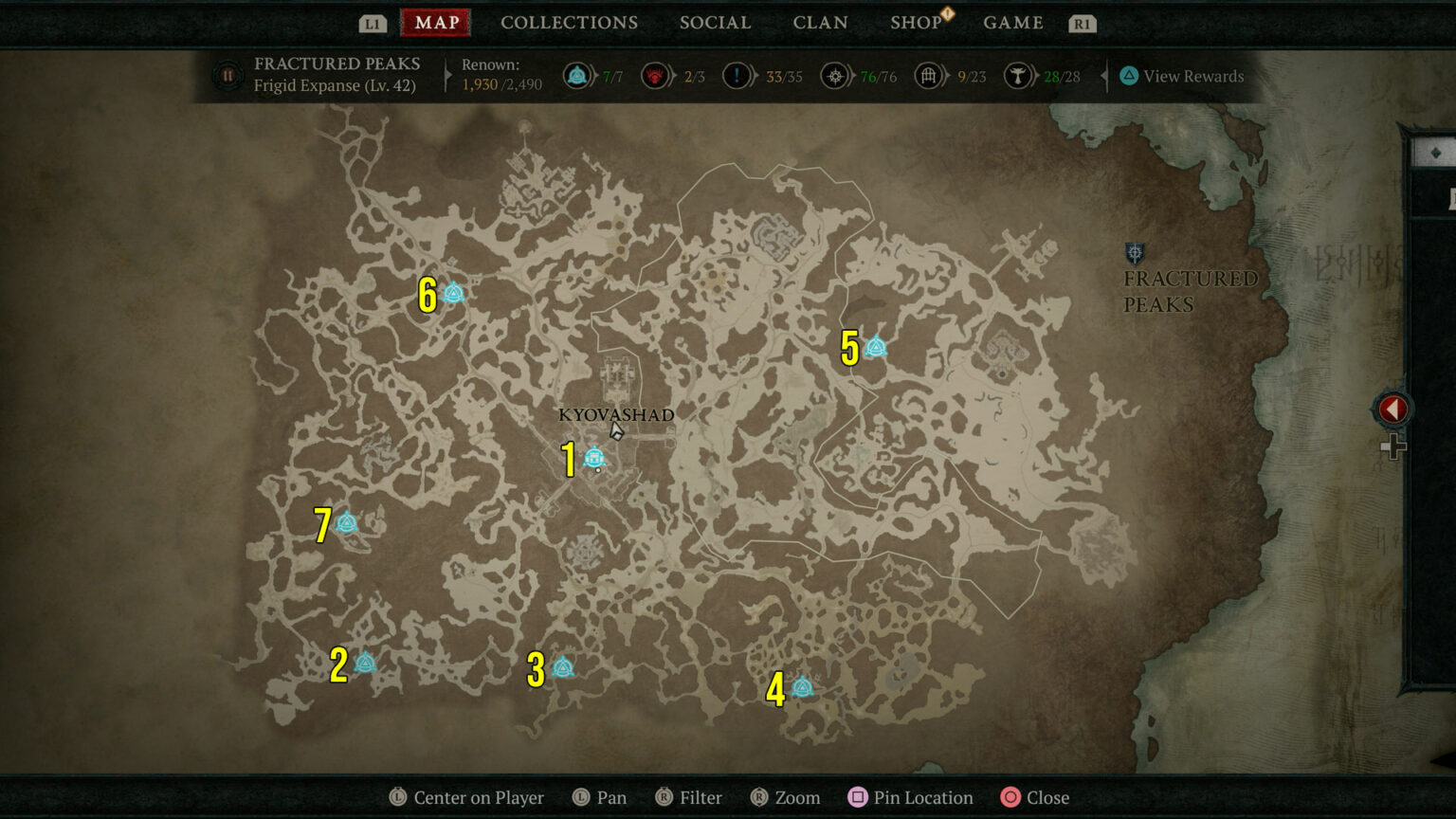Select waypoint marker number 7 on the west side
Image resolution: width=1456 pixels, height=819 pixels.
(347, 520)
